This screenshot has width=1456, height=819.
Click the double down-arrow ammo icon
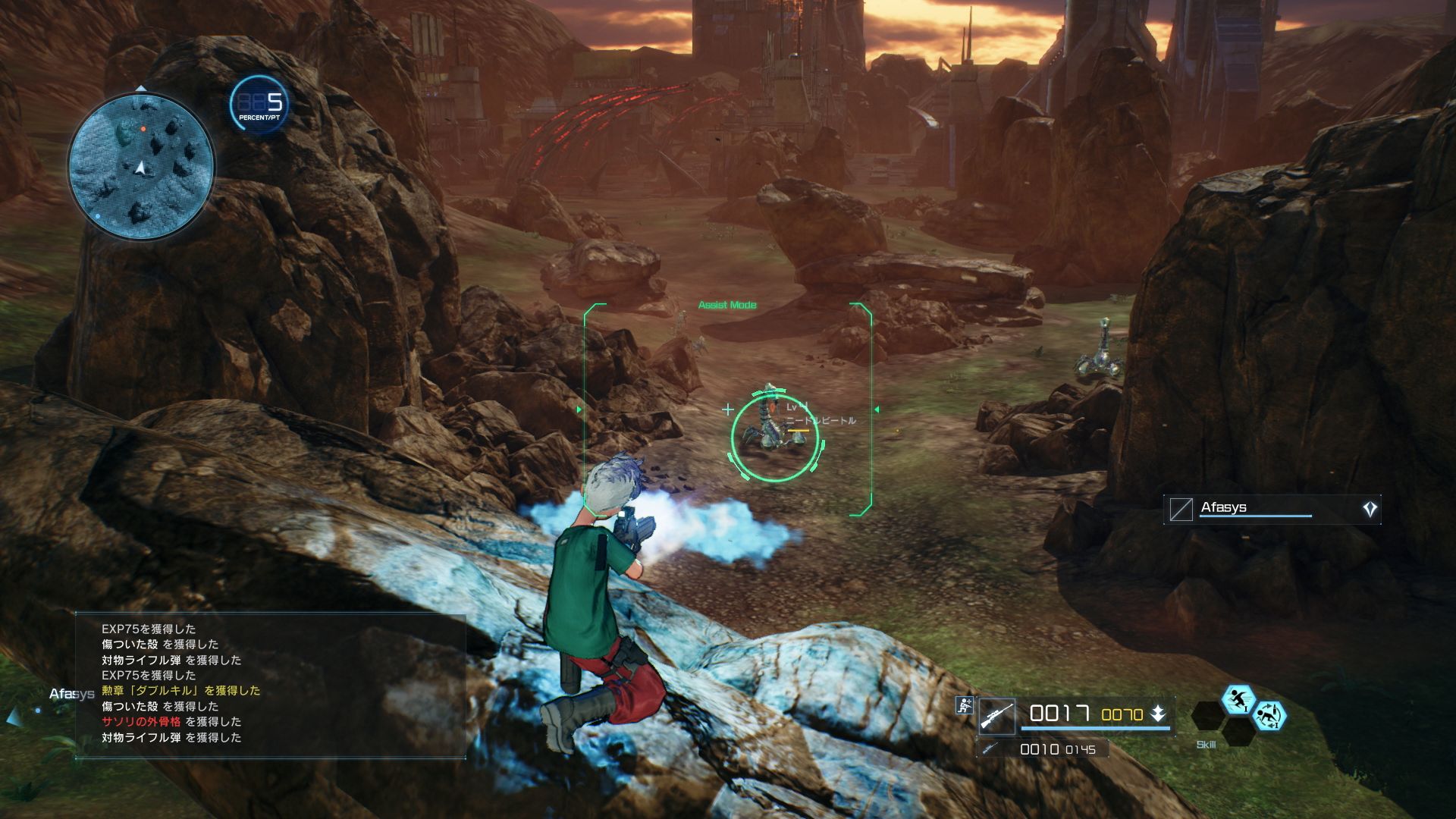[1158, 714]
